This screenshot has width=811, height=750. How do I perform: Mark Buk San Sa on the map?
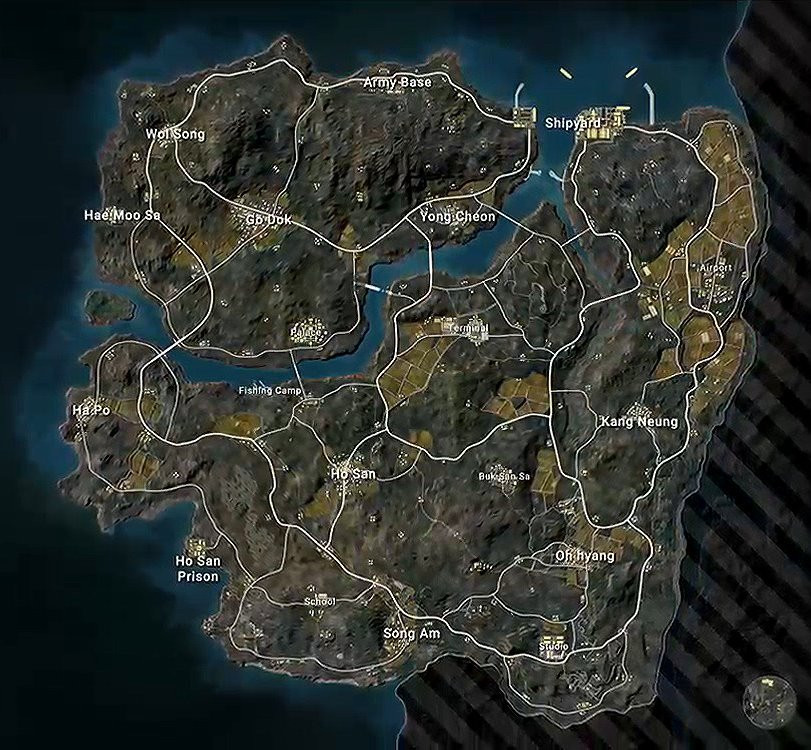pos(503,475)
